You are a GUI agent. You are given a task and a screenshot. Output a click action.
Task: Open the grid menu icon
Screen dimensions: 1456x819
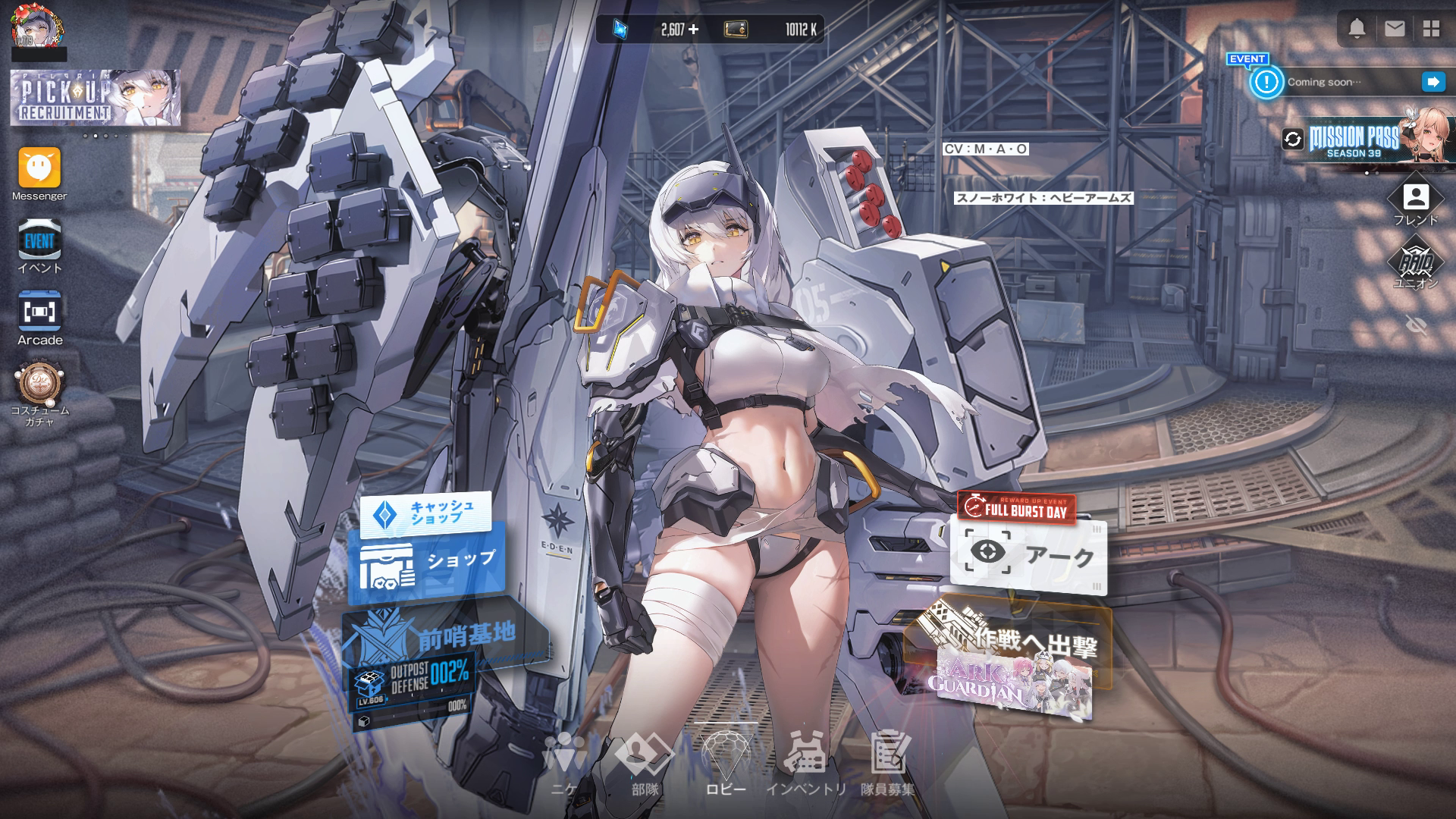[x=1431, y=29]
